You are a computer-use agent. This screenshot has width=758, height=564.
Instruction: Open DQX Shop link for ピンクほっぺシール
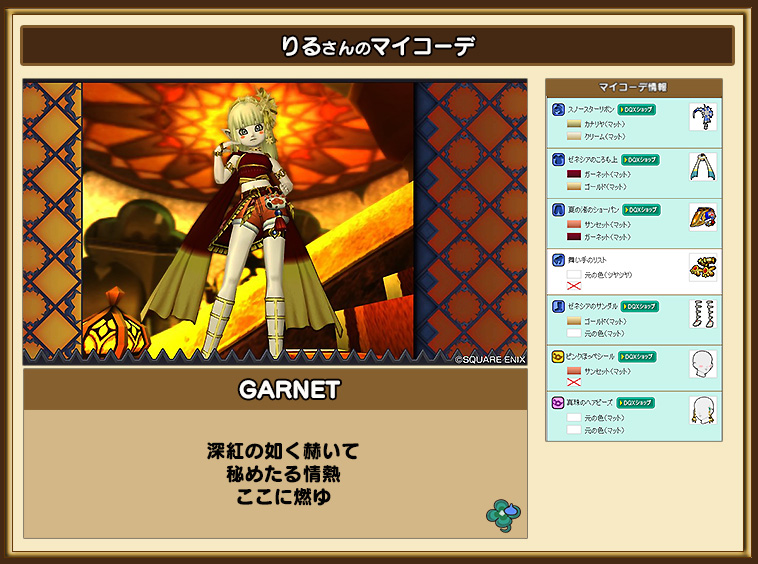tap(636, 356)
